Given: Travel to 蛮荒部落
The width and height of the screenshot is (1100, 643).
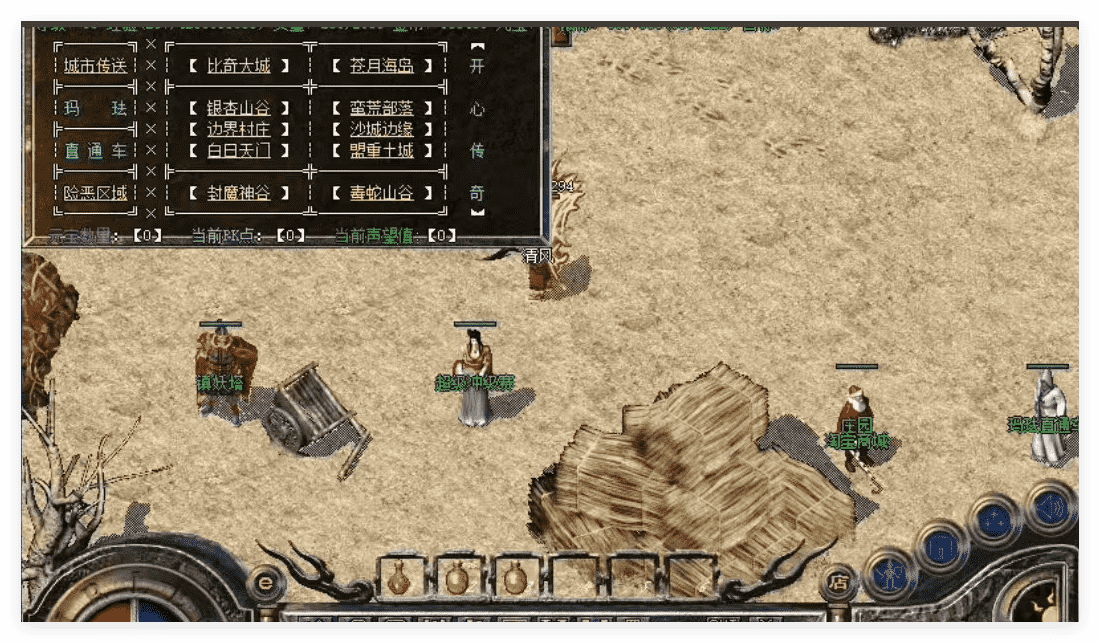Looking at the screenshot, I should [382, 108].
